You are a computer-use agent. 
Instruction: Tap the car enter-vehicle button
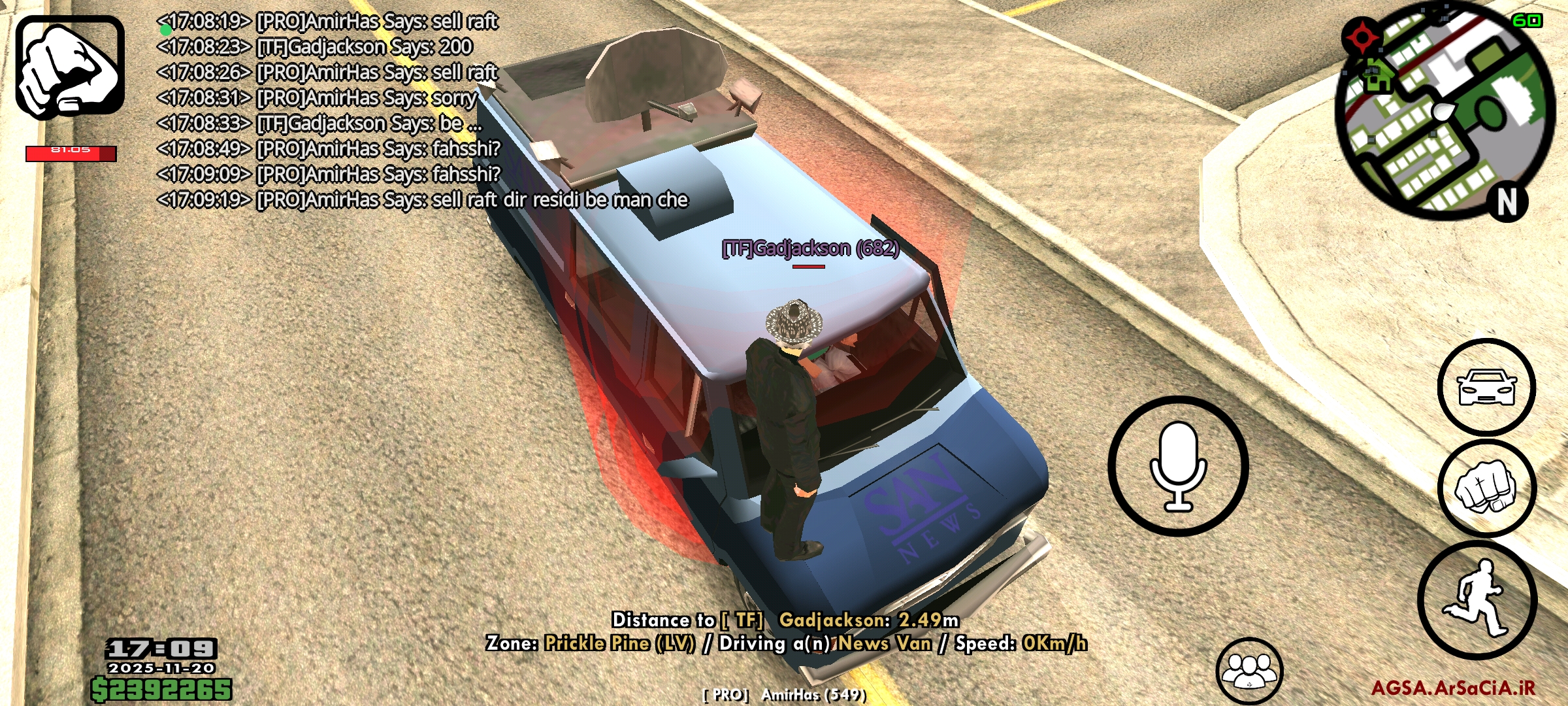[x=1486, y=387]
